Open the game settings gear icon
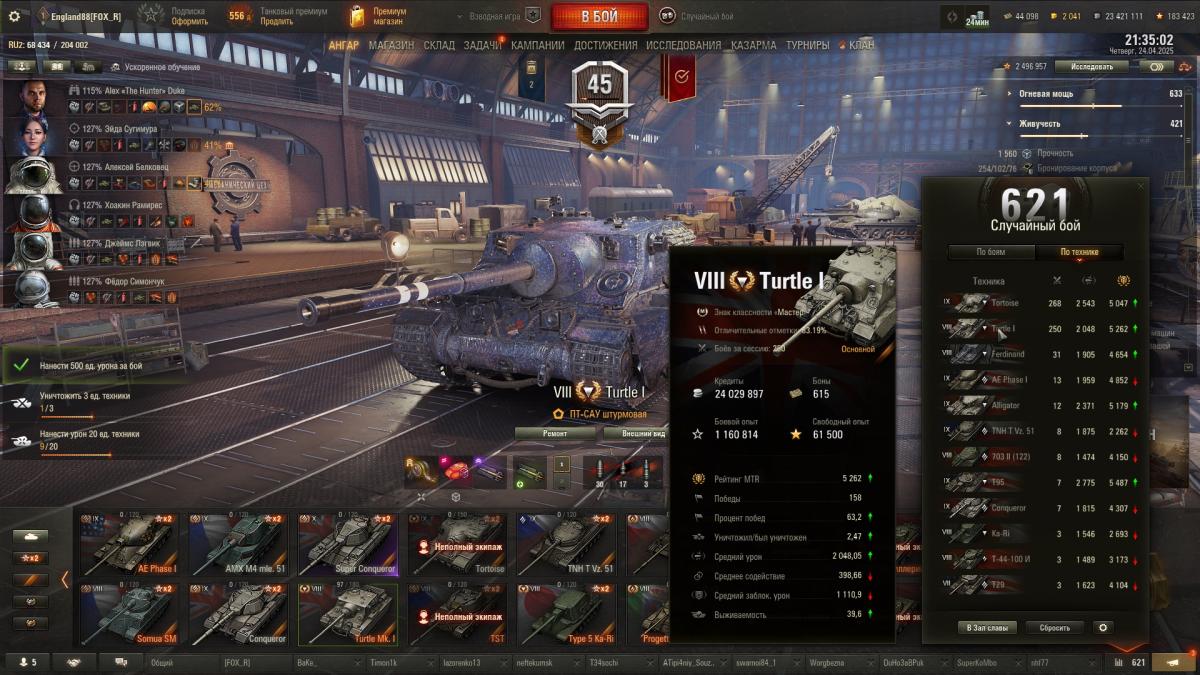The image size is (1200, 675). (14, 16)
